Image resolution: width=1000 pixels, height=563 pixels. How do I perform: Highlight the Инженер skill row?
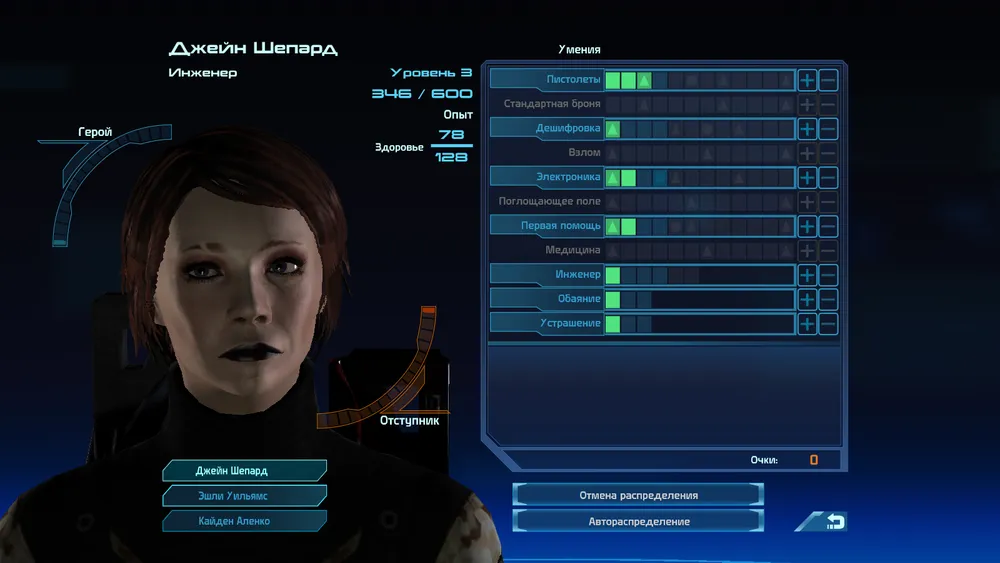coord(548,275)
